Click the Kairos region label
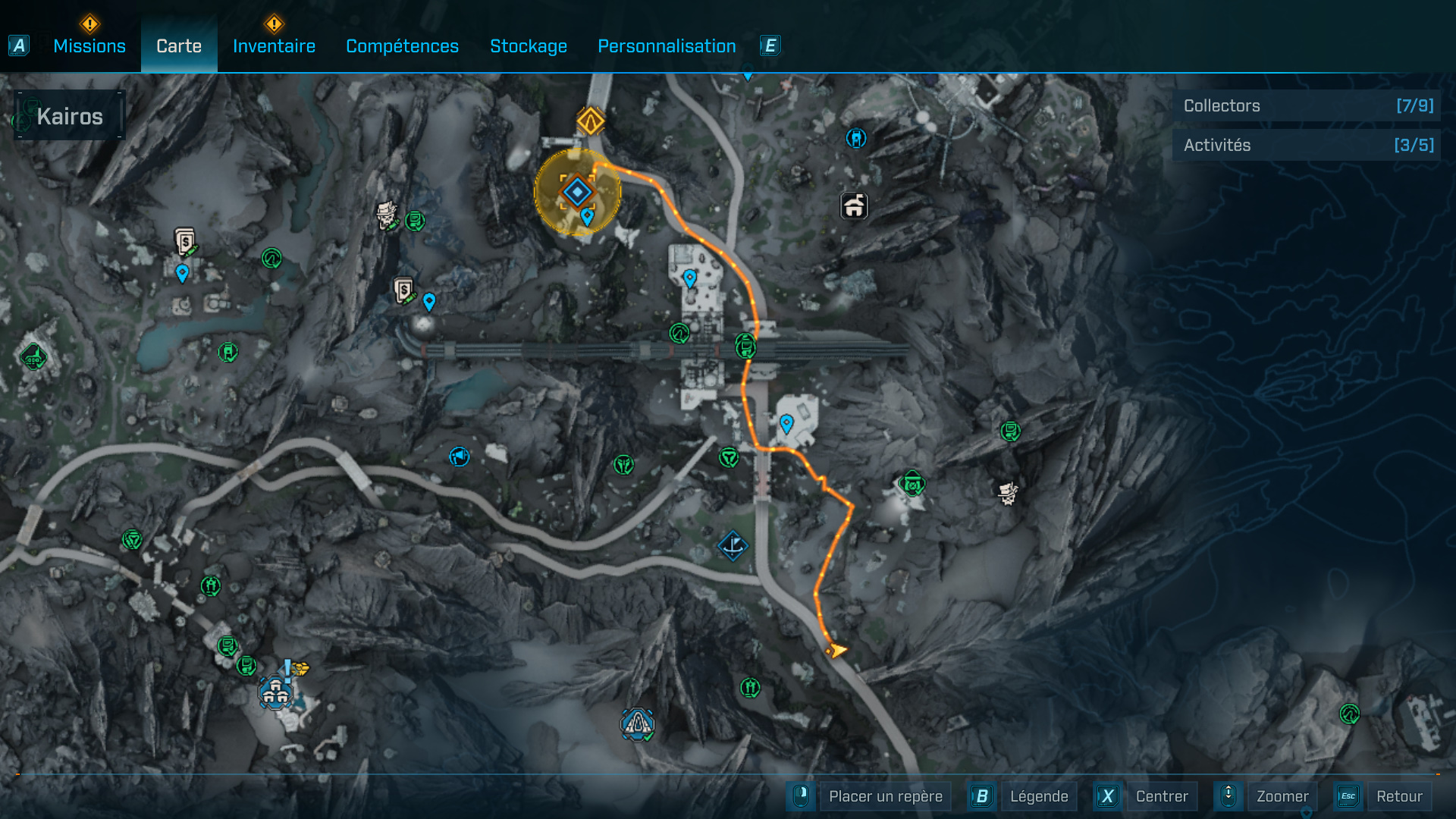The image size is (1456, 819). (x=70, y=117)
